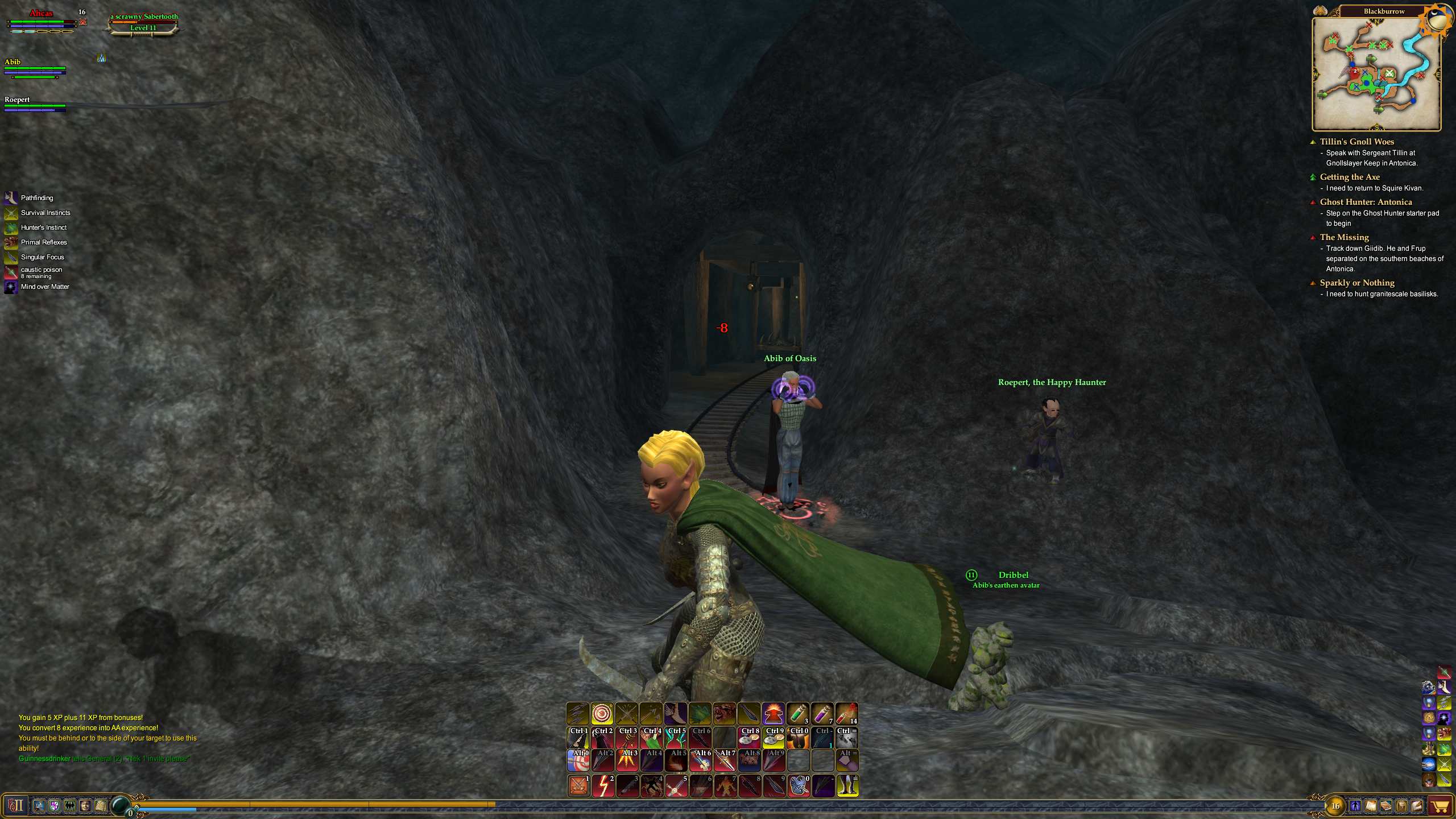Open the three-silhouette group icon
Image resolution: width=1456 pixels, height=819 pixels.
click(70, 805)
